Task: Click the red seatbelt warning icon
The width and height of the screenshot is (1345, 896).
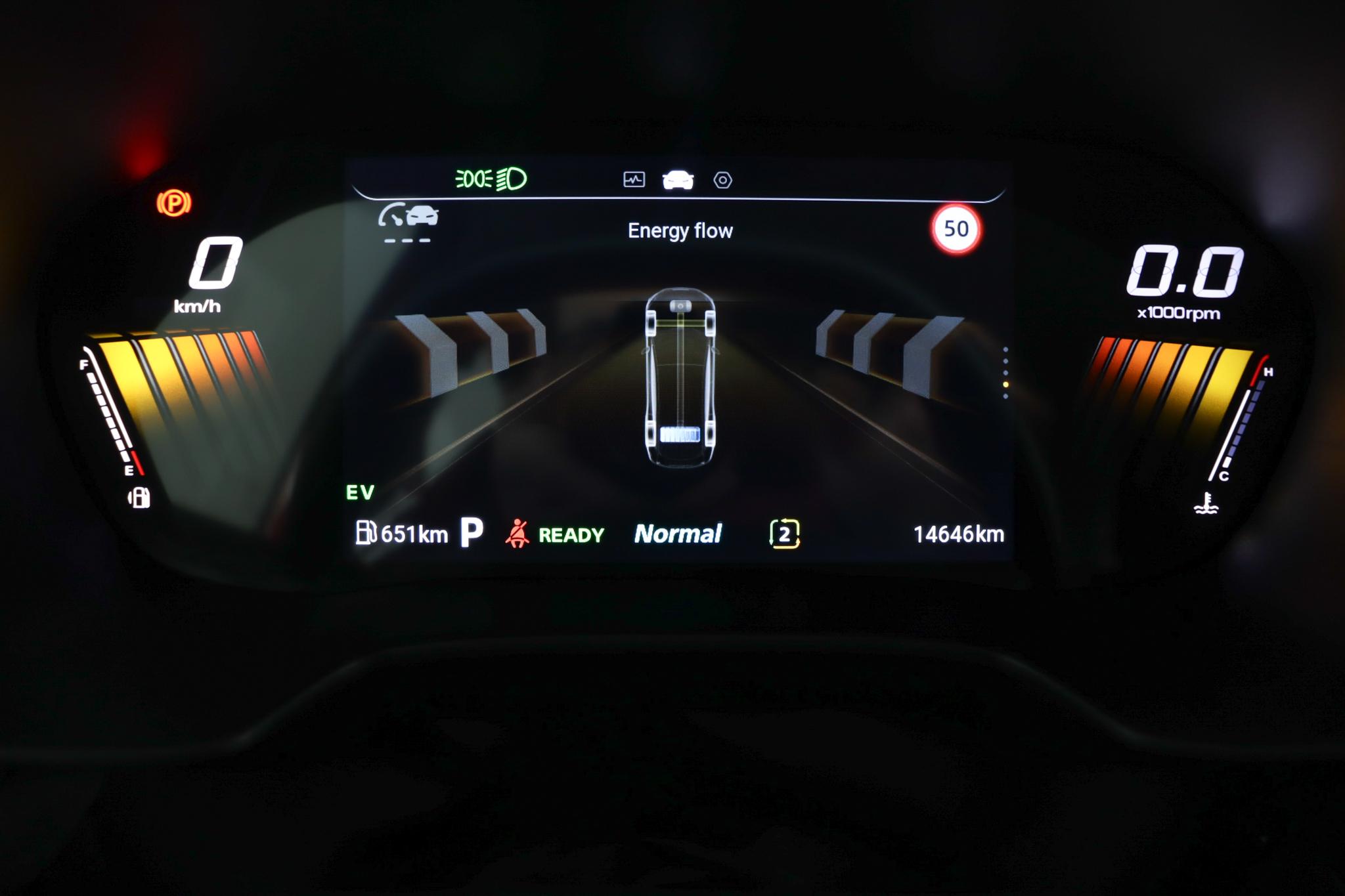Action: click(518, 534)
